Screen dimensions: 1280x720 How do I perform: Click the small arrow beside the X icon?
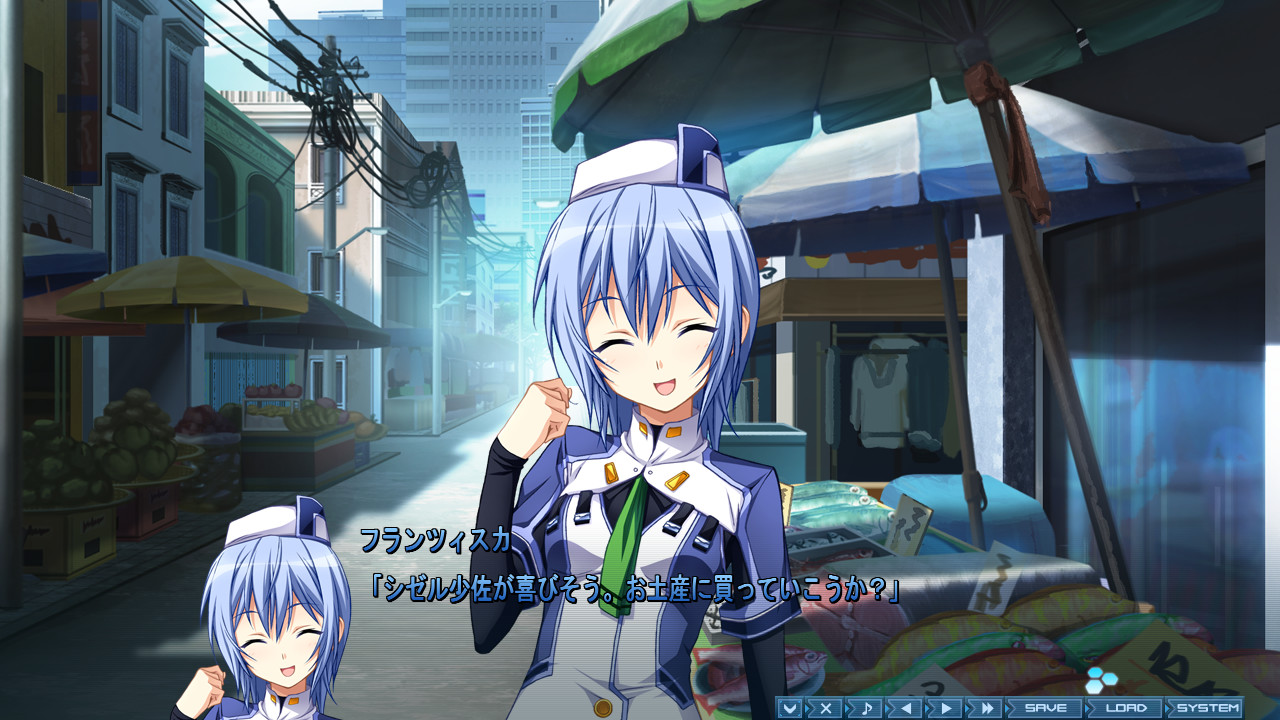807,707
